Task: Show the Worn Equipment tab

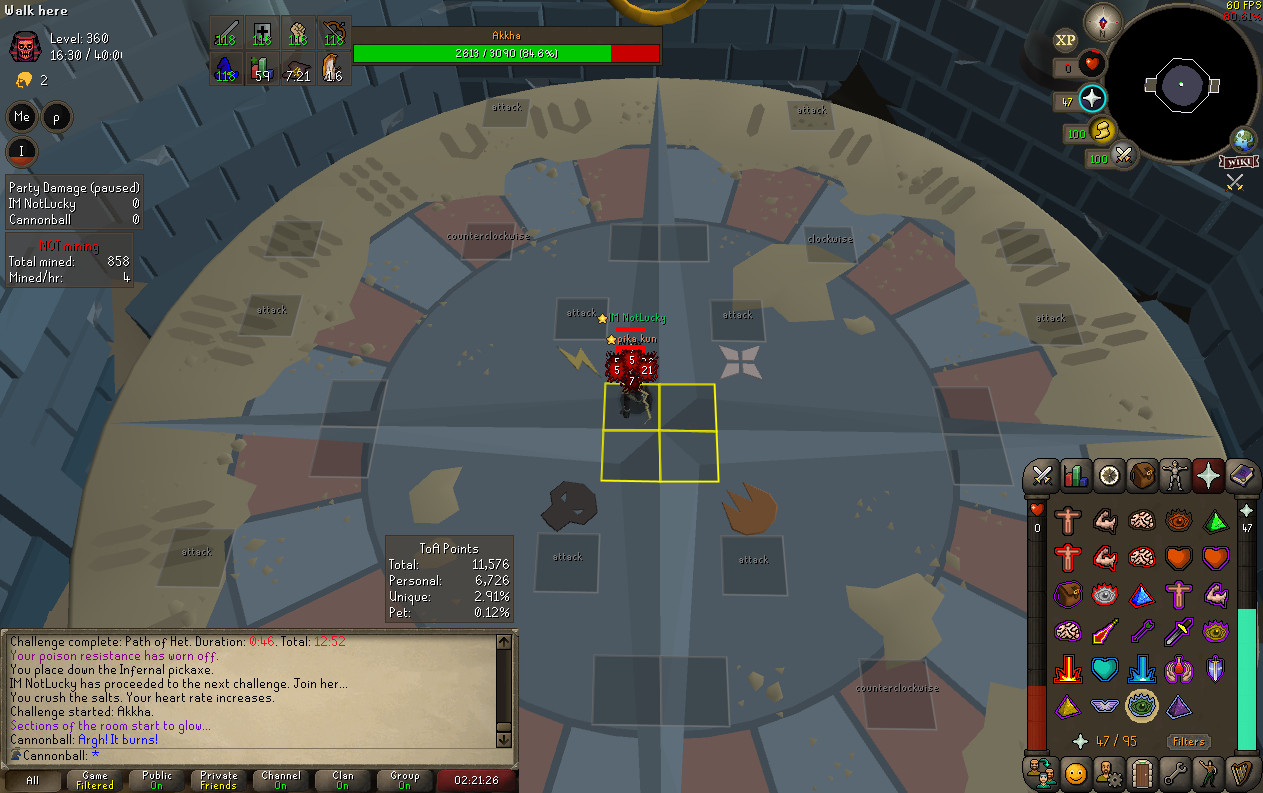Action: [1174, 477]
